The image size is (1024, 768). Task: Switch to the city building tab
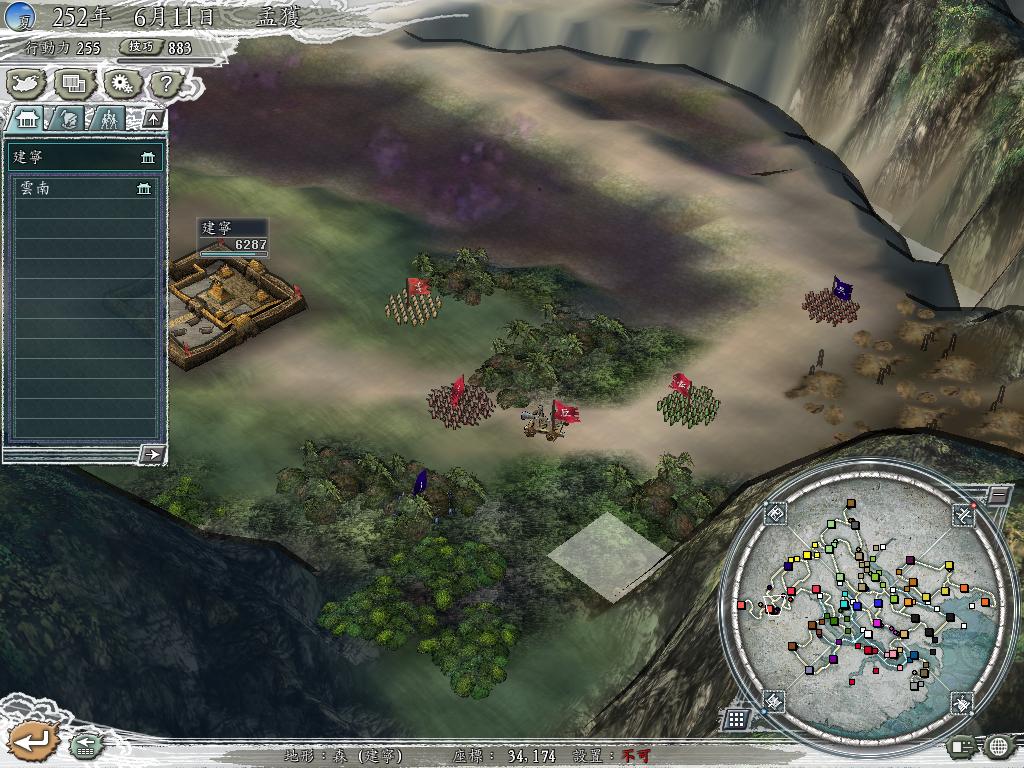pos(25,118)
